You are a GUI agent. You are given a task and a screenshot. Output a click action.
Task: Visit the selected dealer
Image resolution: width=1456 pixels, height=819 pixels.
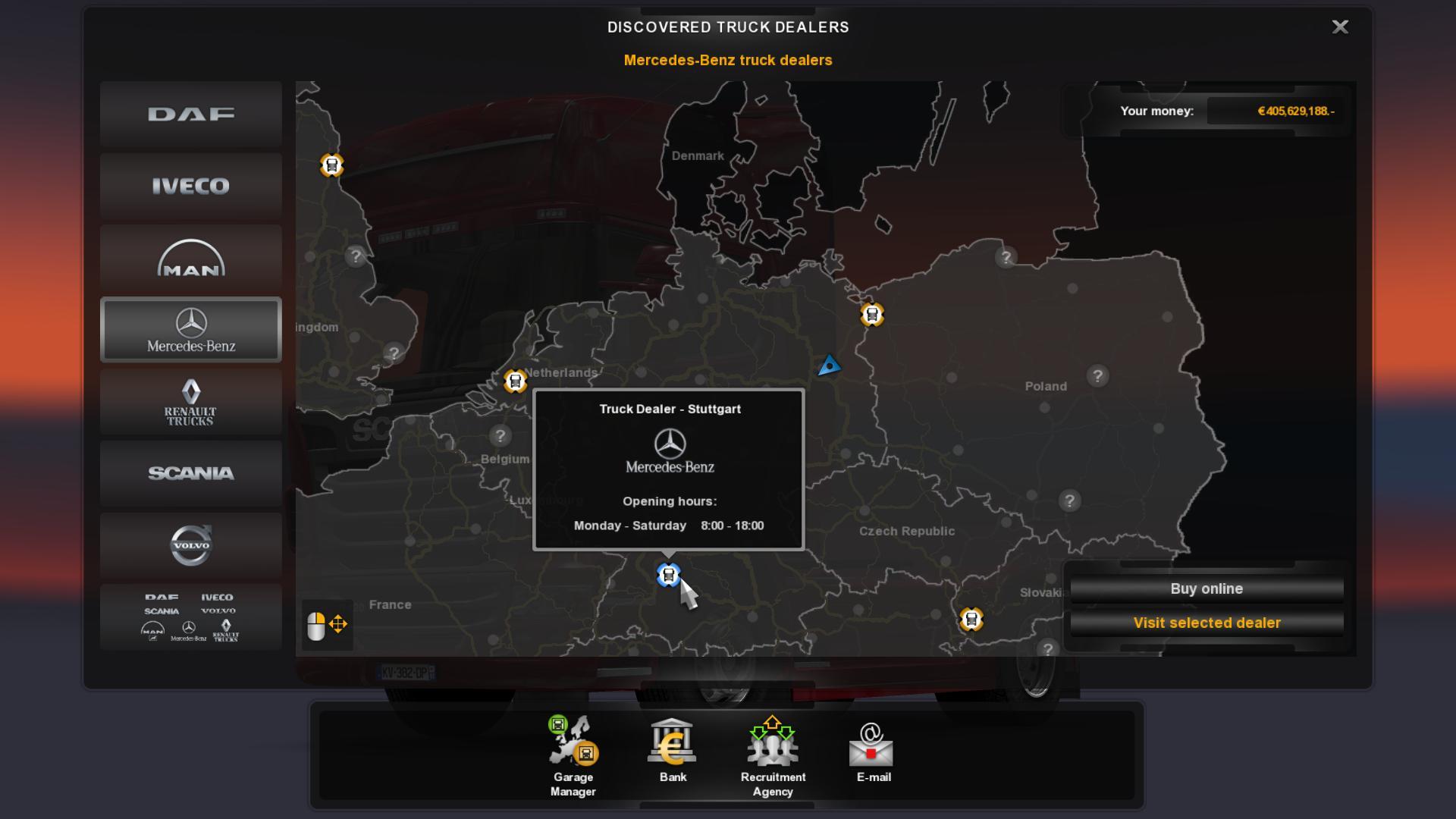click(1207, 623)
